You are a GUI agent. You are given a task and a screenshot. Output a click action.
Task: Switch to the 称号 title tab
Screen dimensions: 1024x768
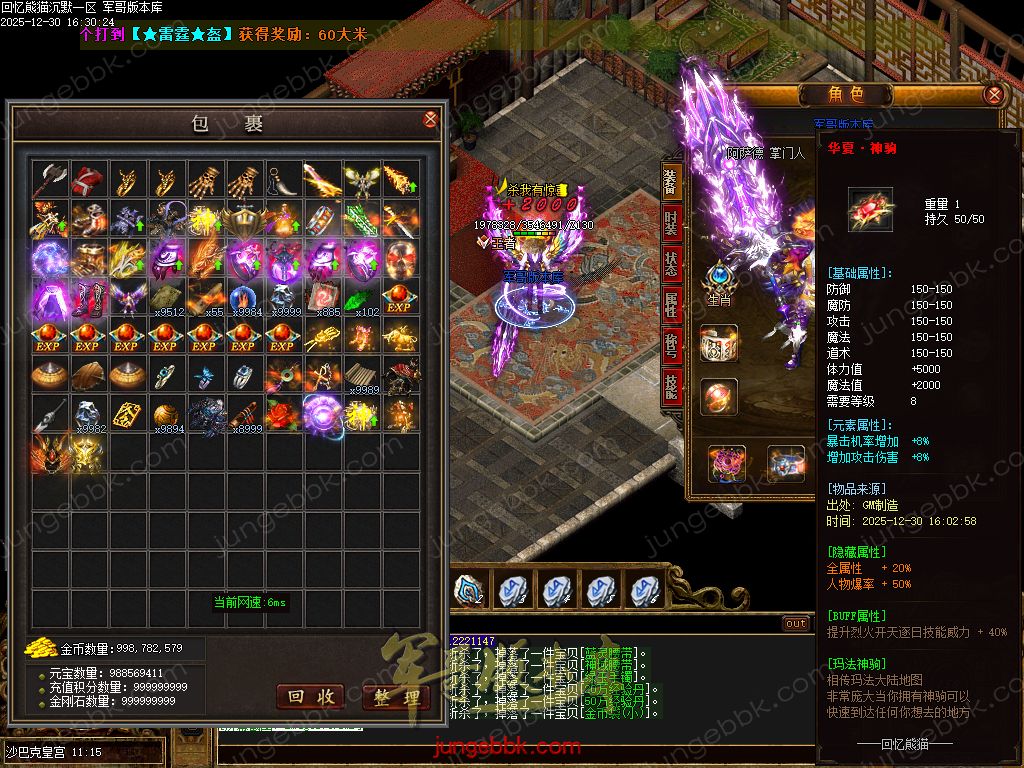671,347
